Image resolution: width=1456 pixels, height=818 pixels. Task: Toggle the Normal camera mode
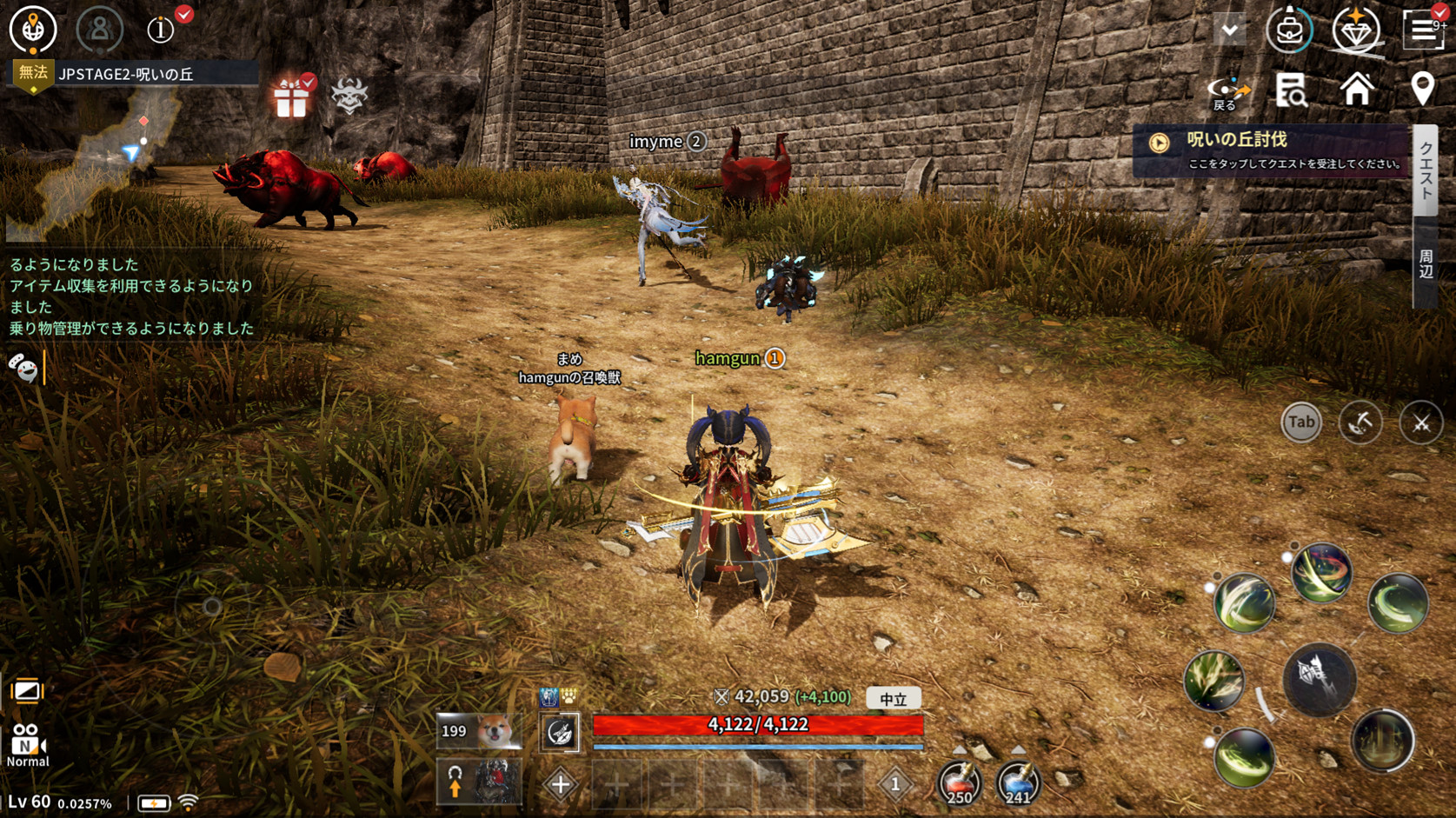coord(27,745)
